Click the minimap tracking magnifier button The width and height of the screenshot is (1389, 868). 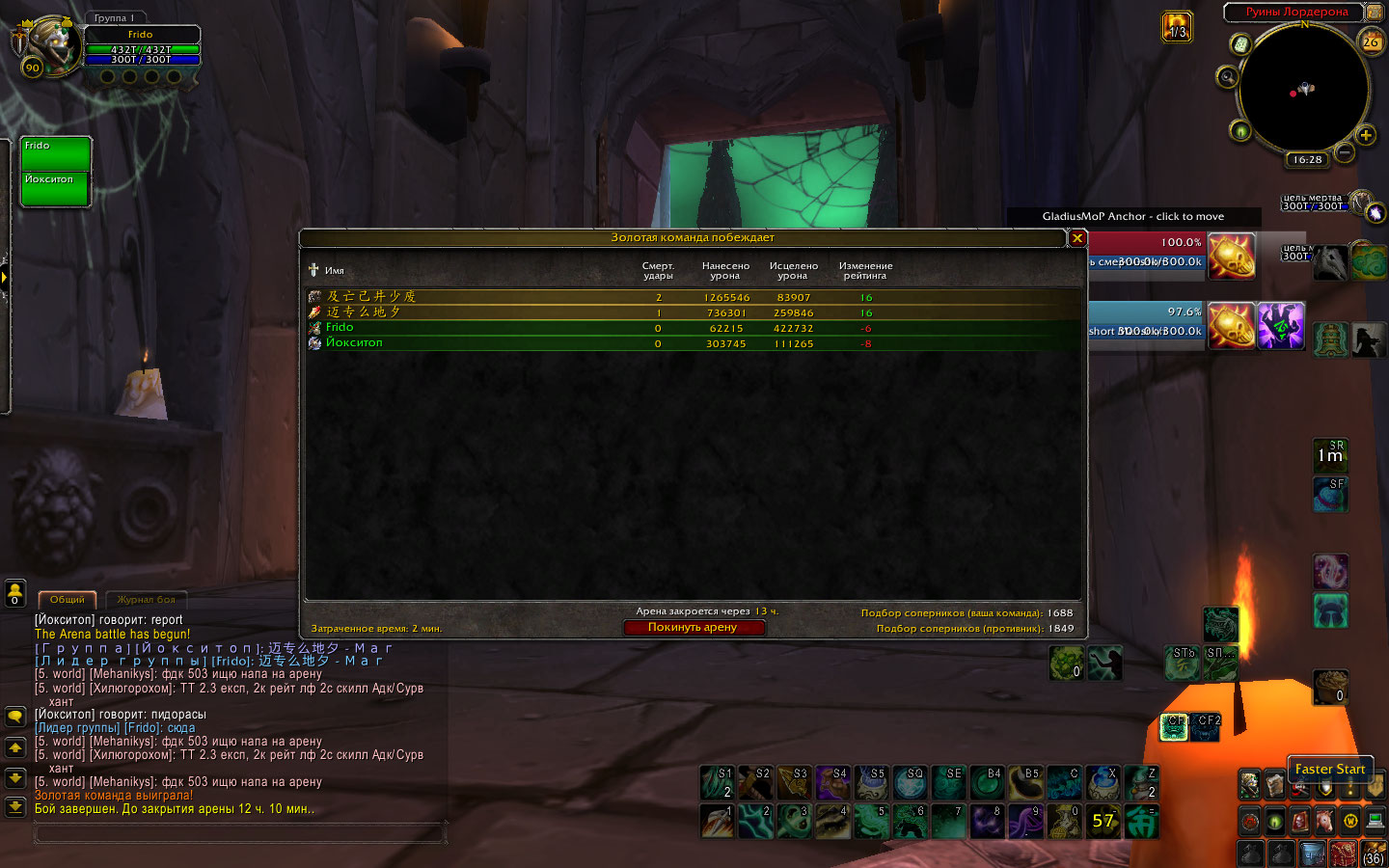pyautogui.click(x=1227, y=77)
